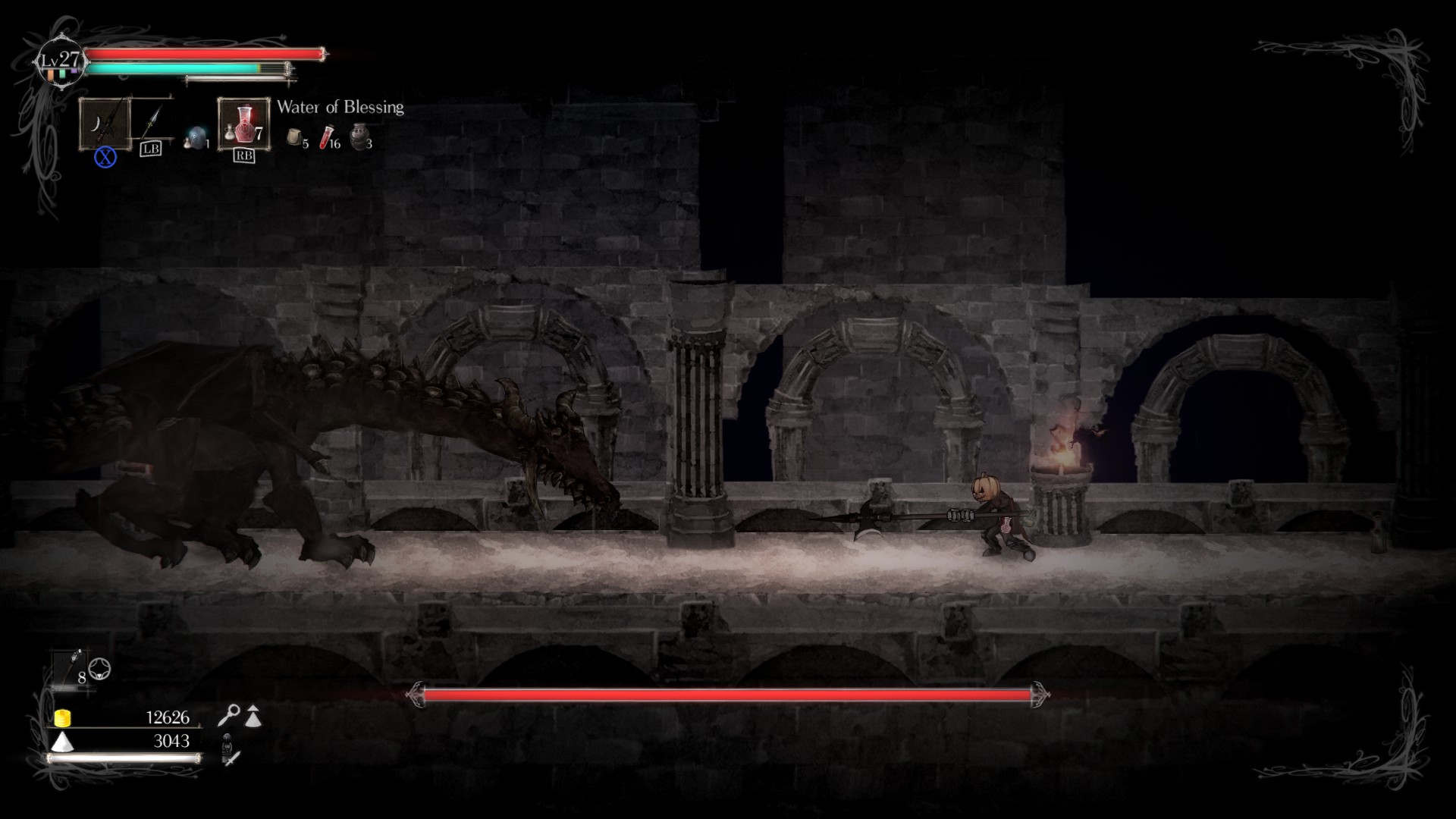This screenshot has height=819, width=1456.
Task: Click the key status icon
Action: pos(228,714)
